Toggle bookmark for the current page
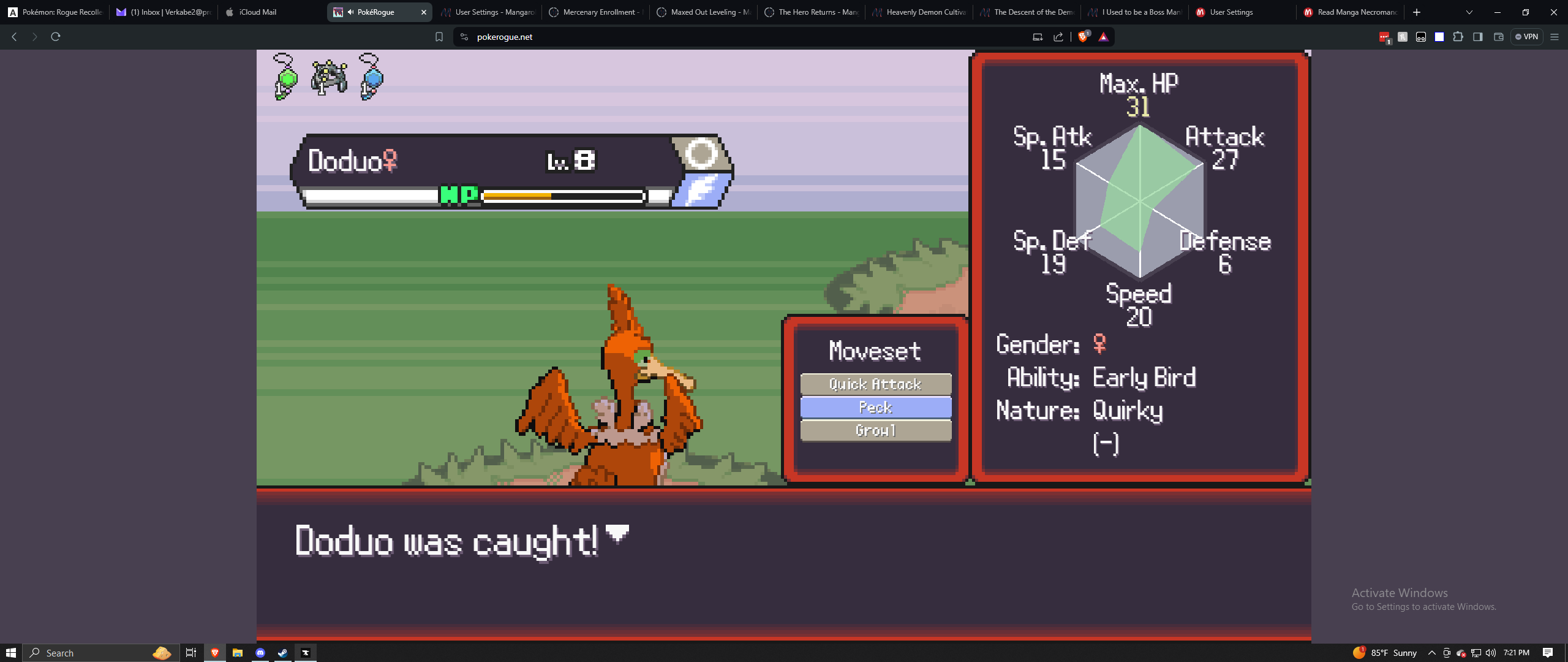 [439, 37]
